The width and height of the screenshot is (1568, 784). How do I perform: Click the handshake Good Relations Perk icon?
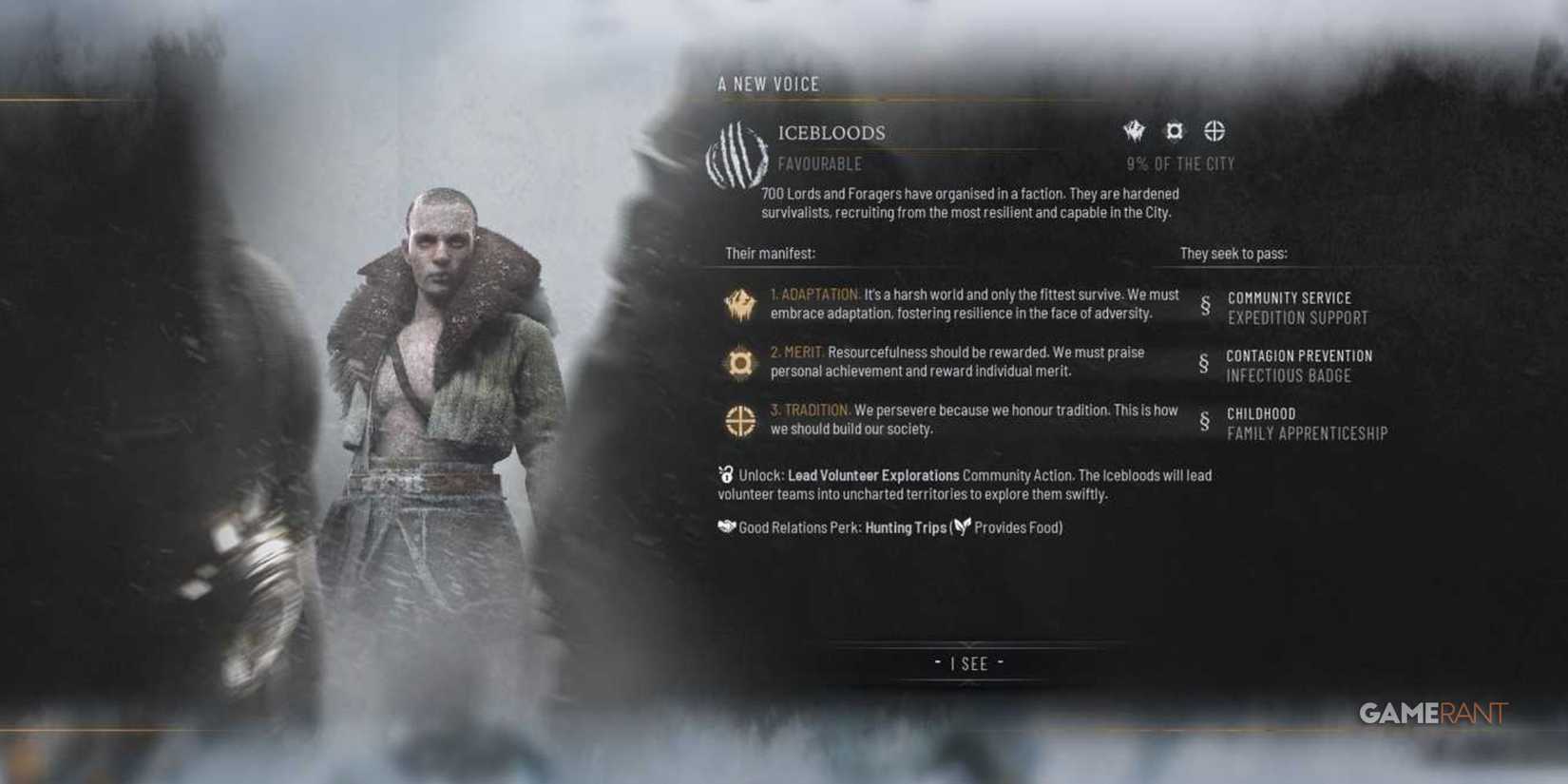726,526
